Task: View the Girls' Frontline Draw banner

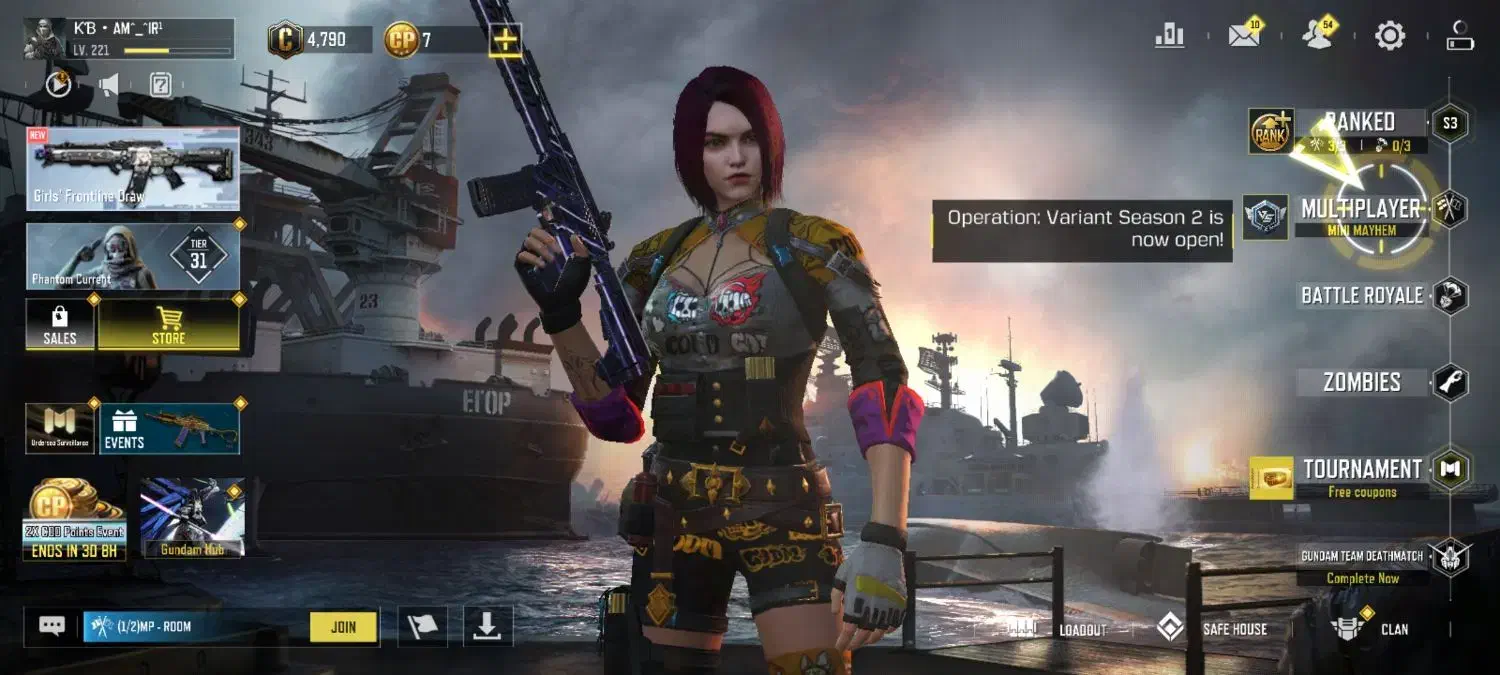Action: 133,168
